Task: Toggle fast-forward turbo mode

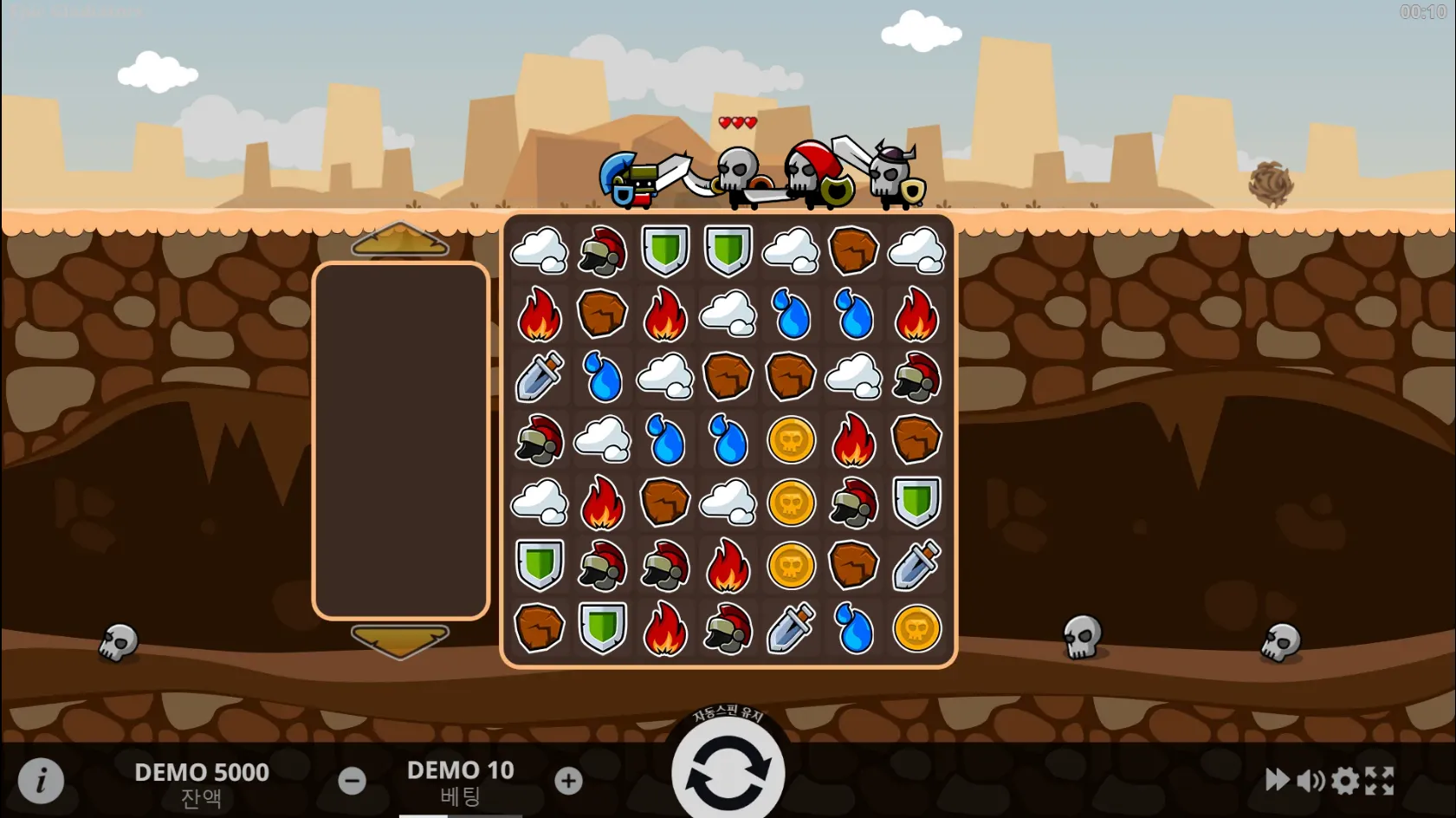Action: (1277, 780)
